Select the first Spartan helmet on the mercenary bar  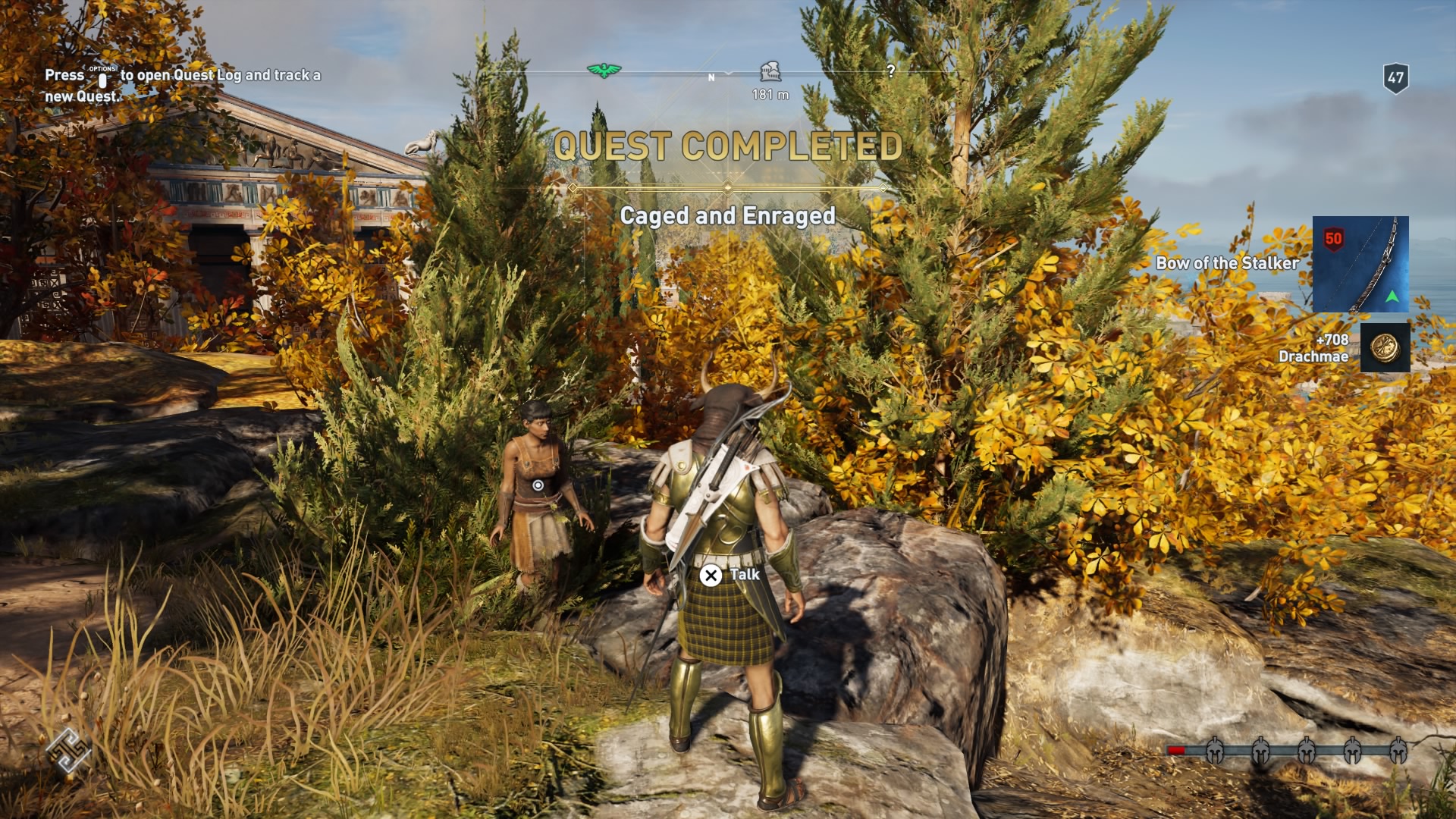(1216, 751)
